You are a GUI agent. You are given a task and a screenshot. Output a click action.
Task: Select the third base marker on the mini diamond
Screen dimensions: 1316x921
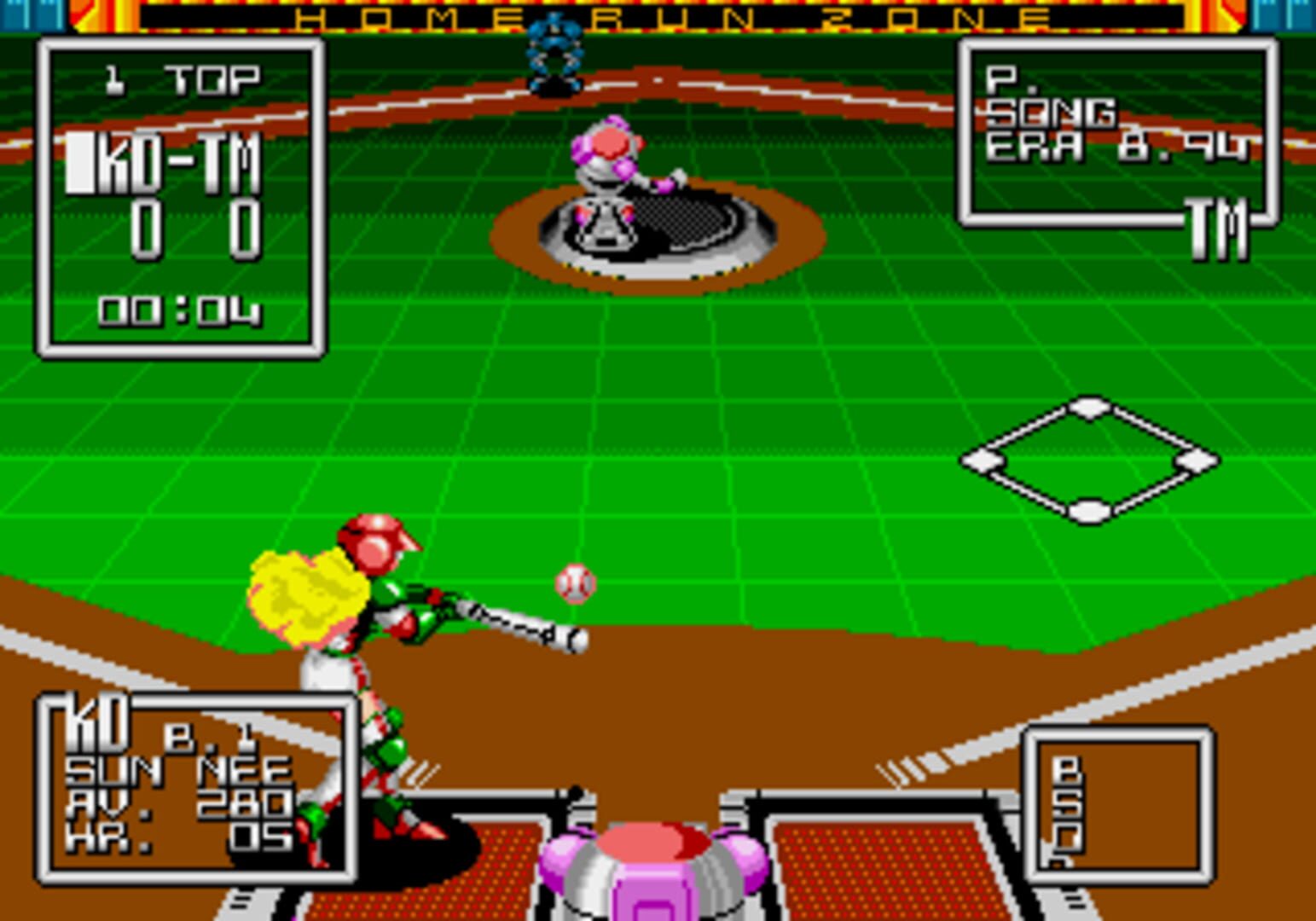coord(983,460)
